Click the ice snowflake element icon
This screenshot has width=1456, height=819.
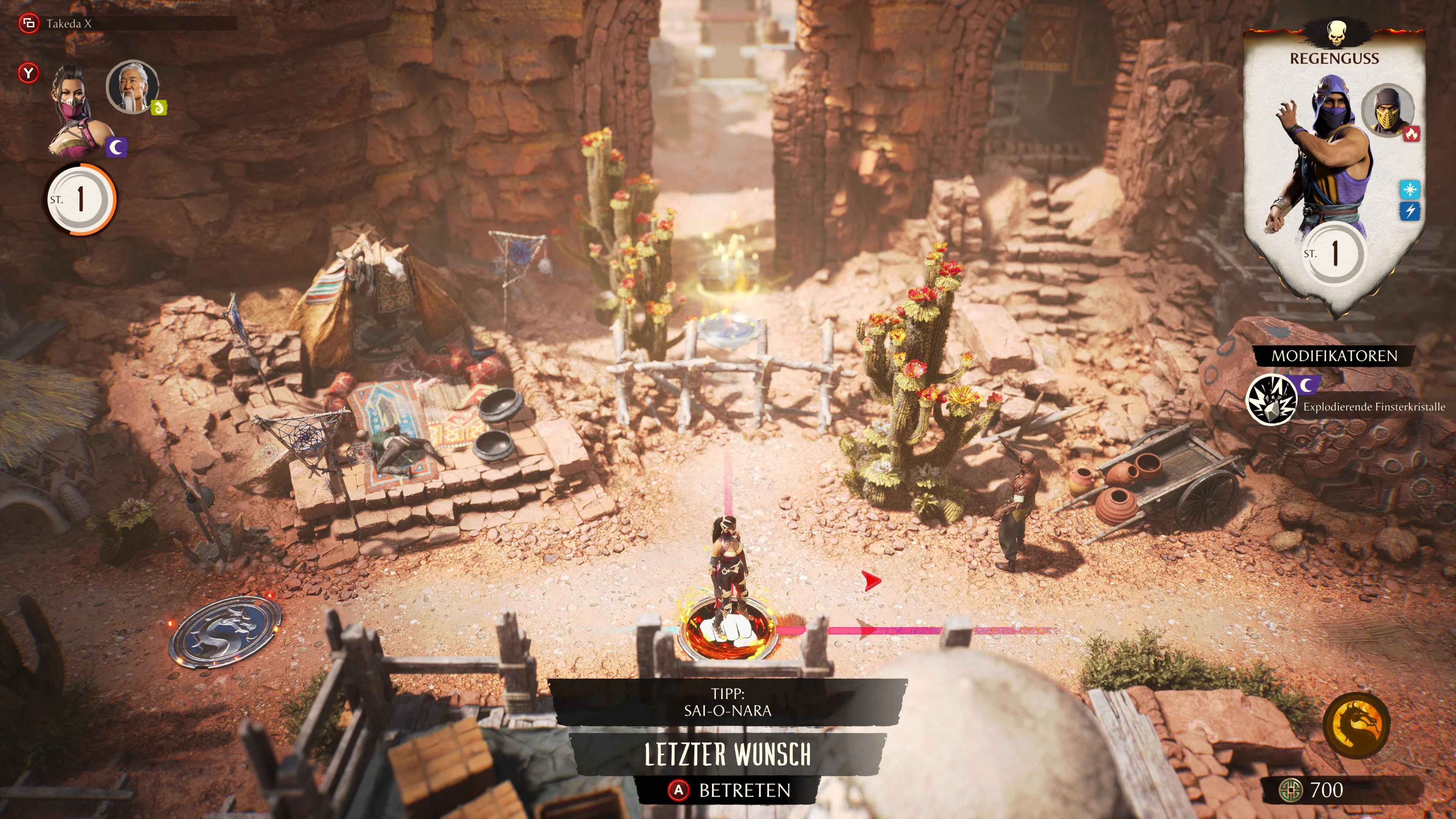point(1410,189)
